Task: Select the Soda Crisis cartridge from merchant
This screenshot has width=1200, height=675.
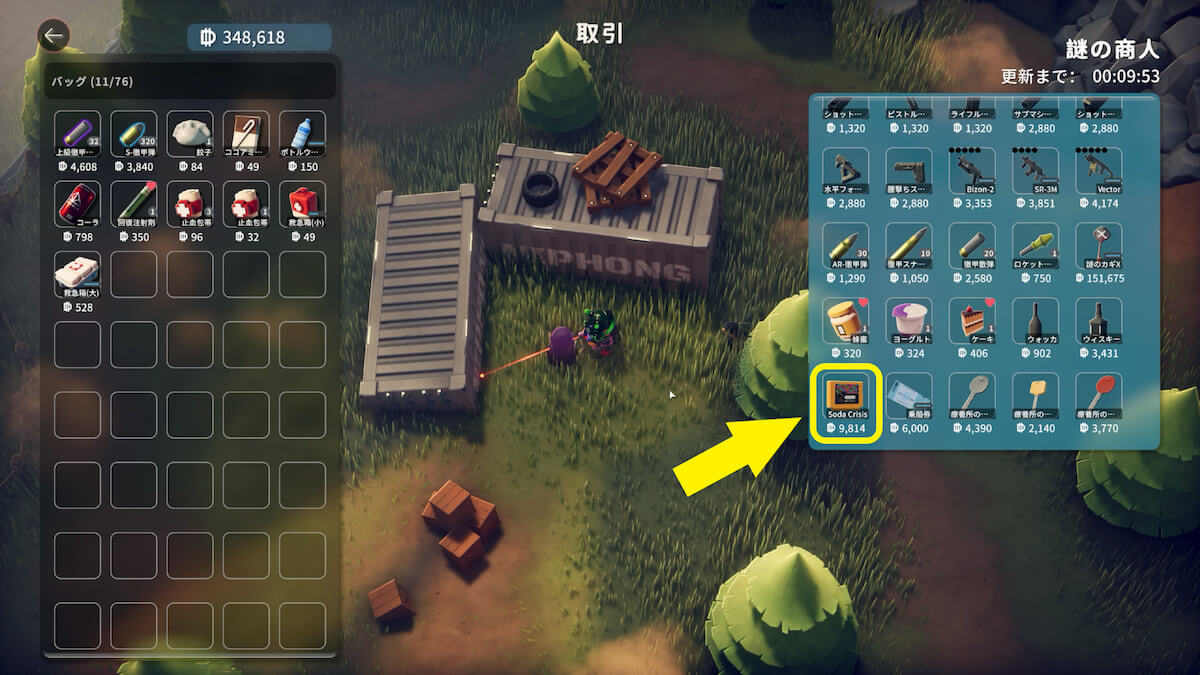Action: 846,396
